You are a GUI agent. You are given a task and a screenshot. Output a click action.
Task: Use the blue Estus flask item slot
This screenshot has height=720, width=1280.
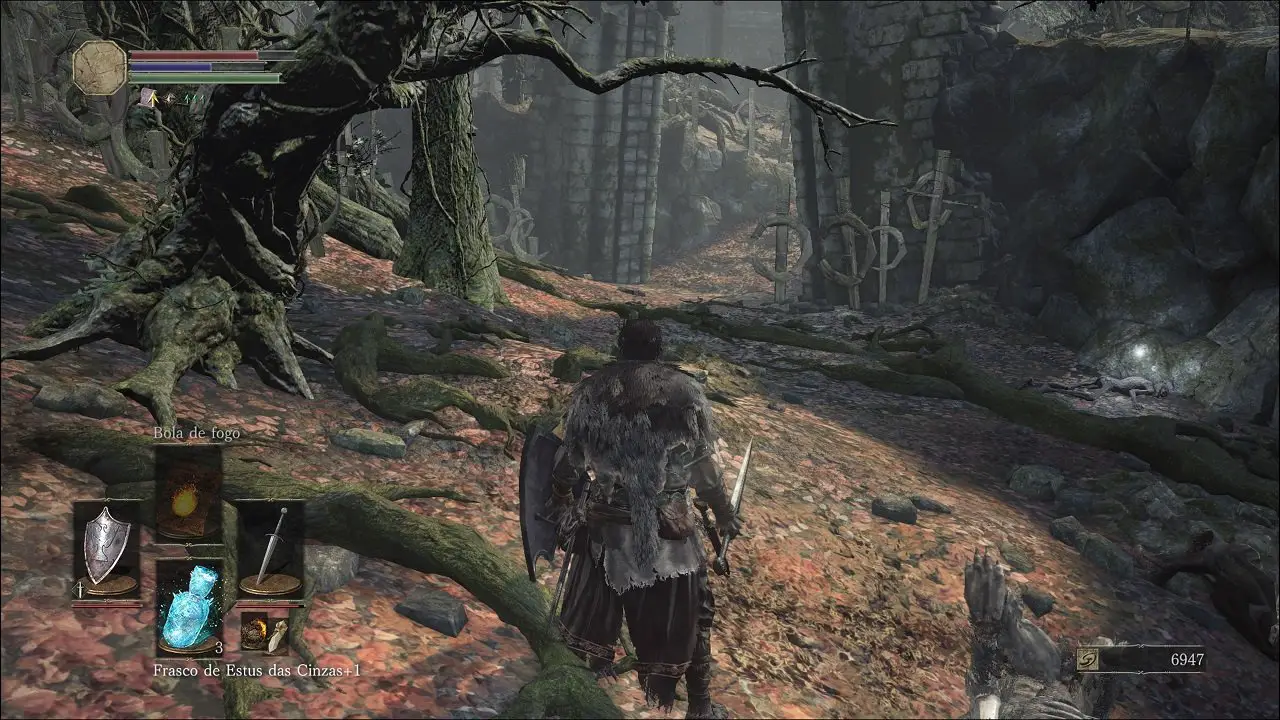[x=189, y=606]
